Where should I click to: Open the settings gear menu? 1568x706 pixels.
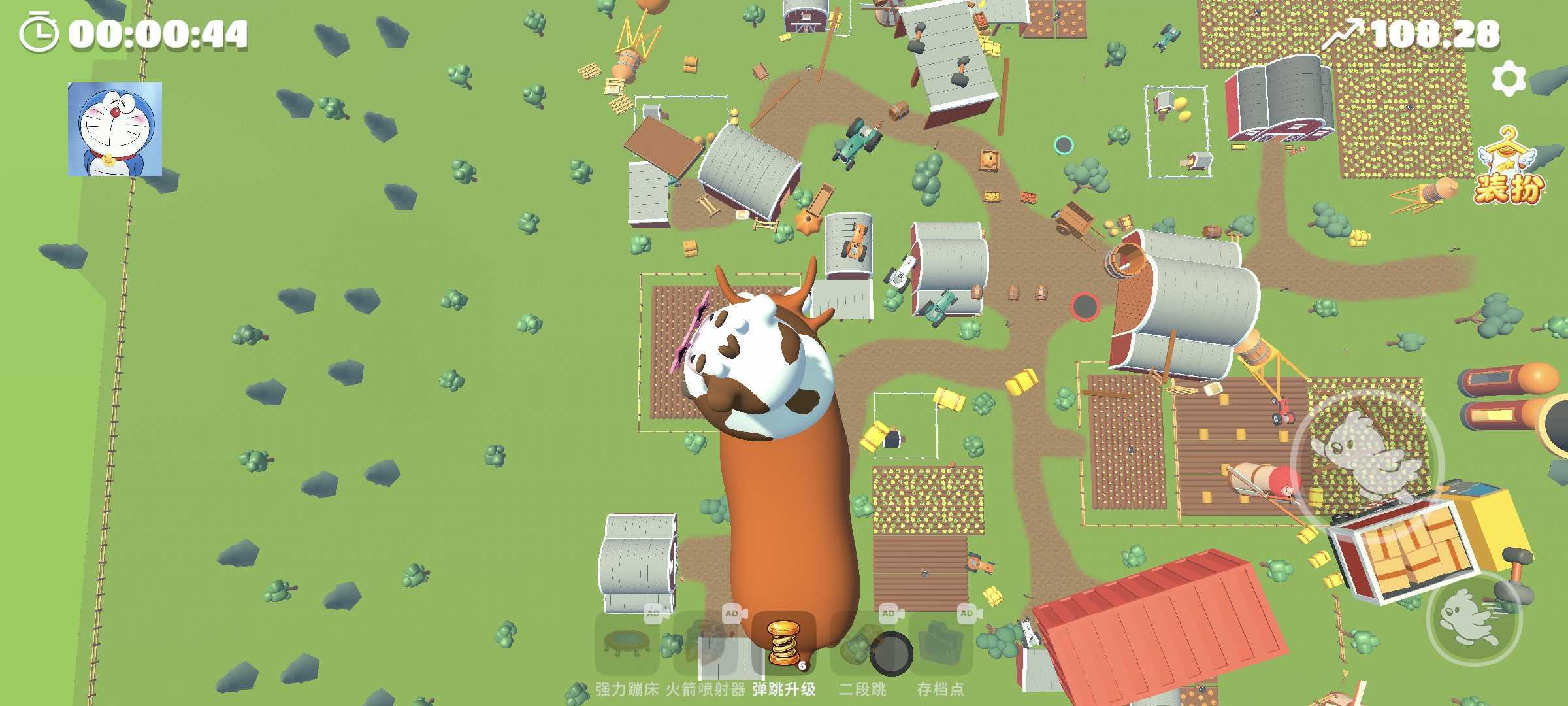click(1509, 79)
